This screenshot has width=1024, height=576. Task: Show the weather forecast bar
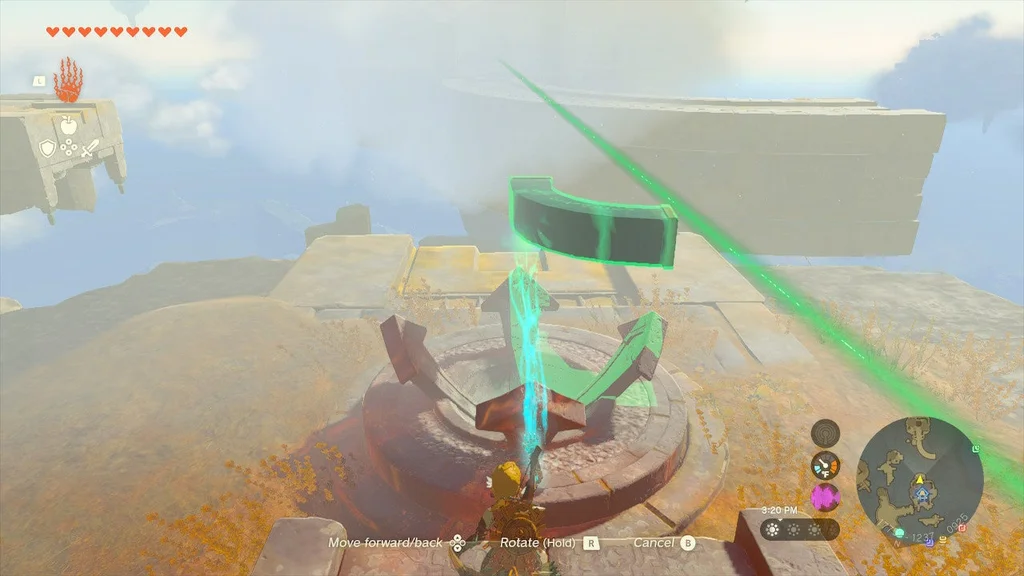799,529
